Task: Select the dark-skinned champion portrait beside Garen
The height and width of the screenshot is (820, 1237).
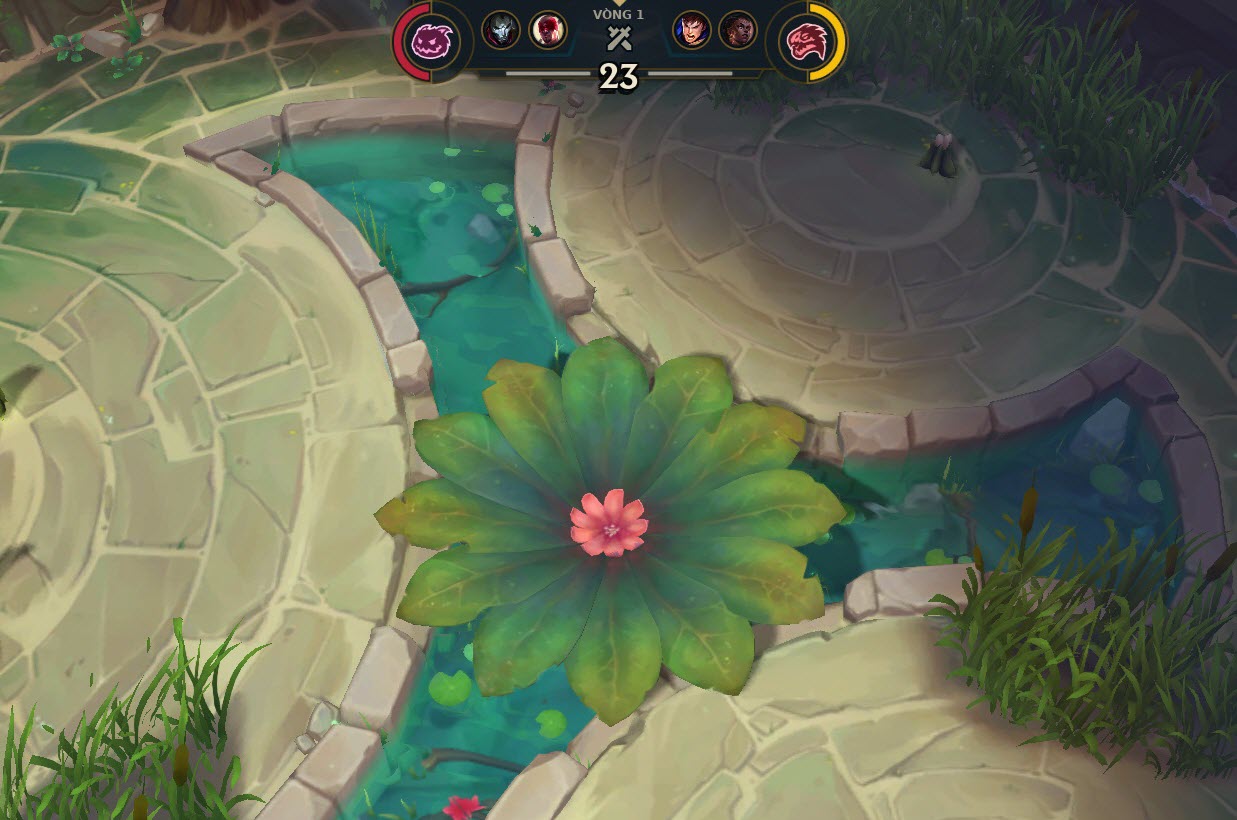Action: click(x=738, y=30)
